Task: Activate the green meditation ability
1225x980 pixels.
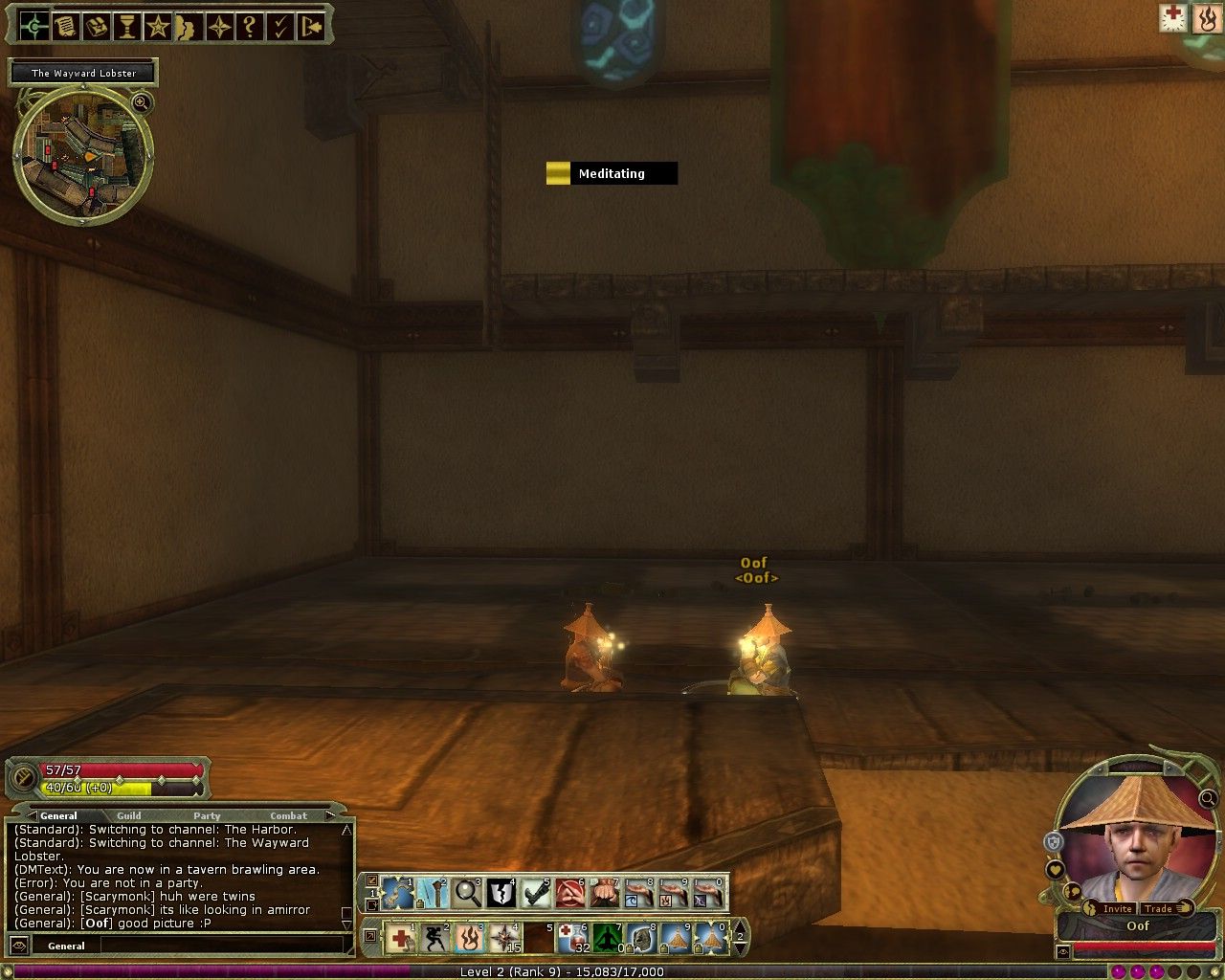Action: 606,938
